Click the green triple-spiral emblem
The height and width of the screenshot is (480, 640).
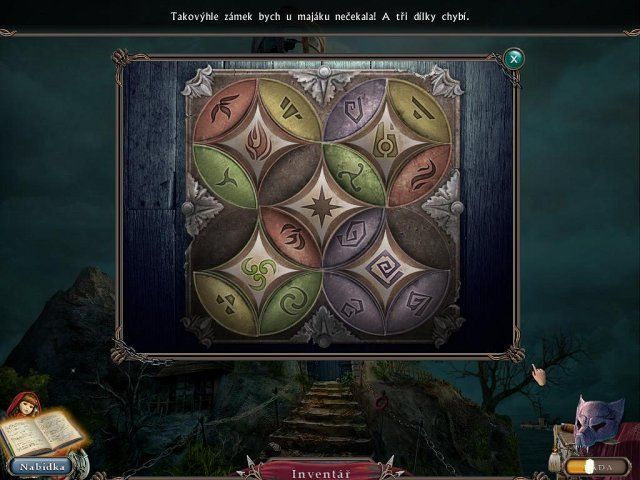point(257,267)
